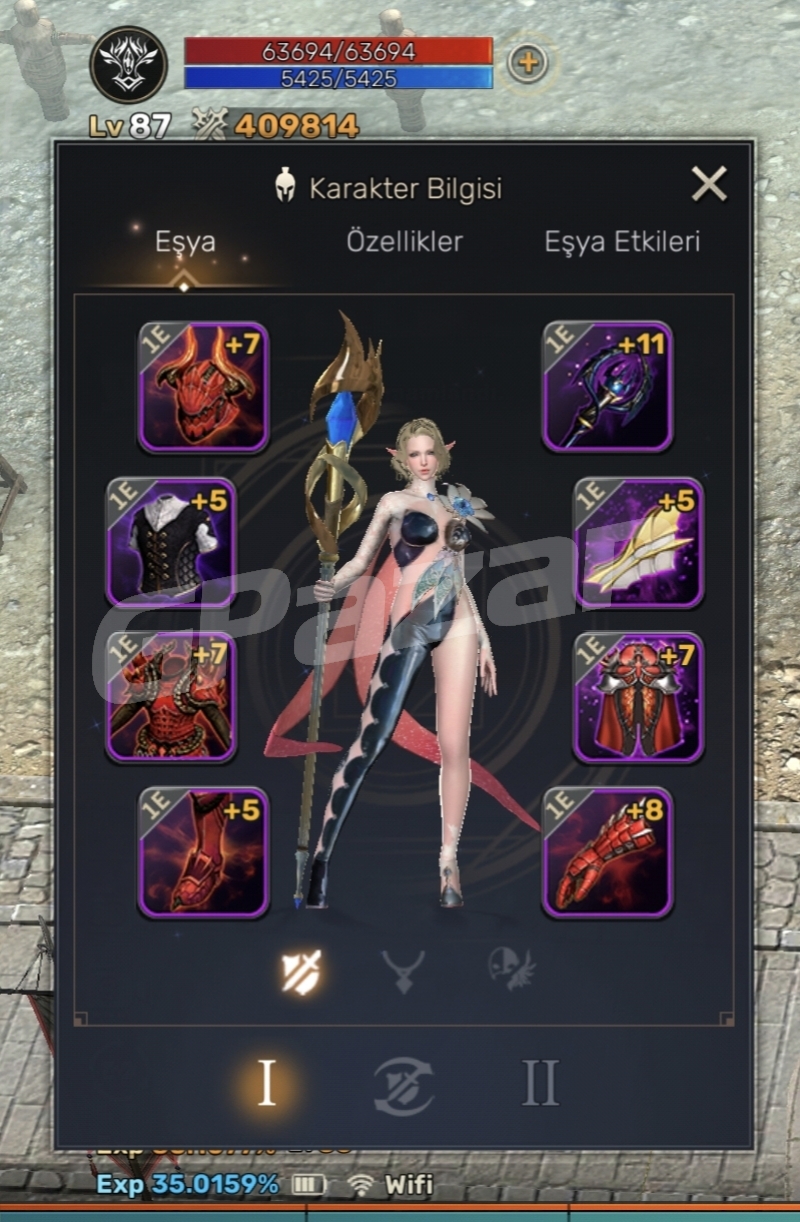Select the red horned helmet +7 slot
This screenshot has width=800, height=1222.
point(203,387)
